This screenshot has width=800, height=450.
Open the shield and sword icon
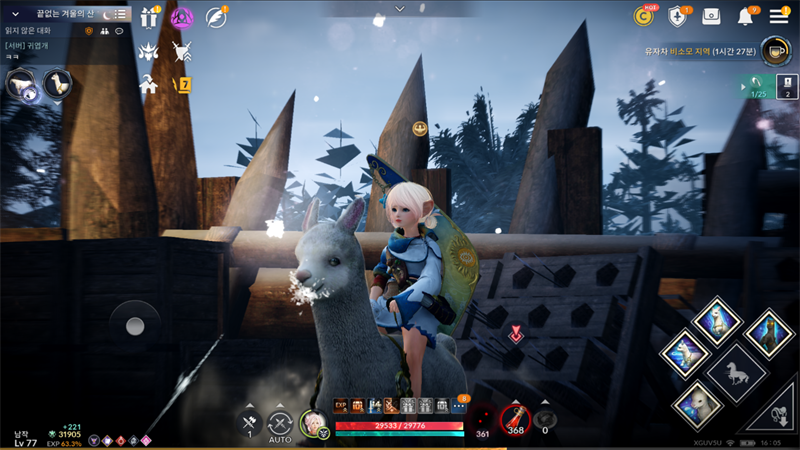pos(677,17)
